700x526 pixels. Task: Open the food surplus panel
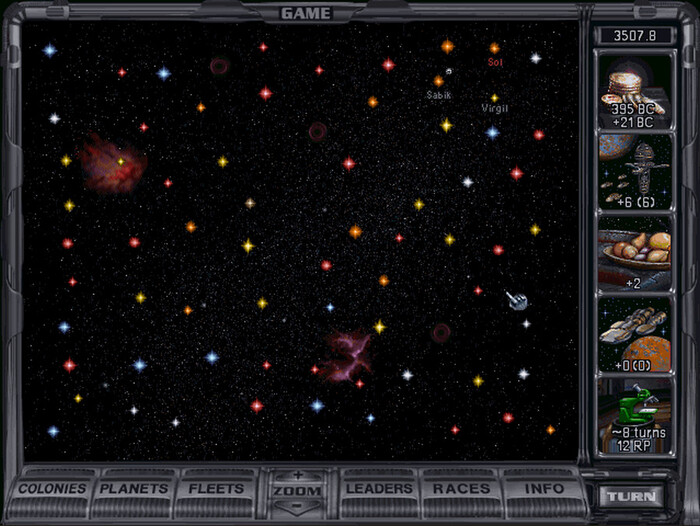tap(635, 254)
